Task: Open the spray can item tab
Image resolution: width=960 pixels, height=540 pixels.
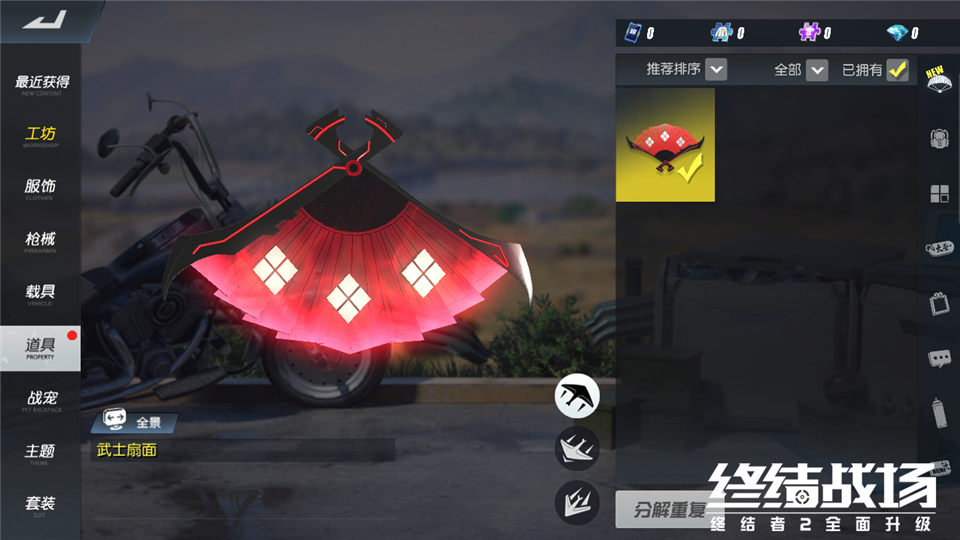Action: click(x=939, y=411)
